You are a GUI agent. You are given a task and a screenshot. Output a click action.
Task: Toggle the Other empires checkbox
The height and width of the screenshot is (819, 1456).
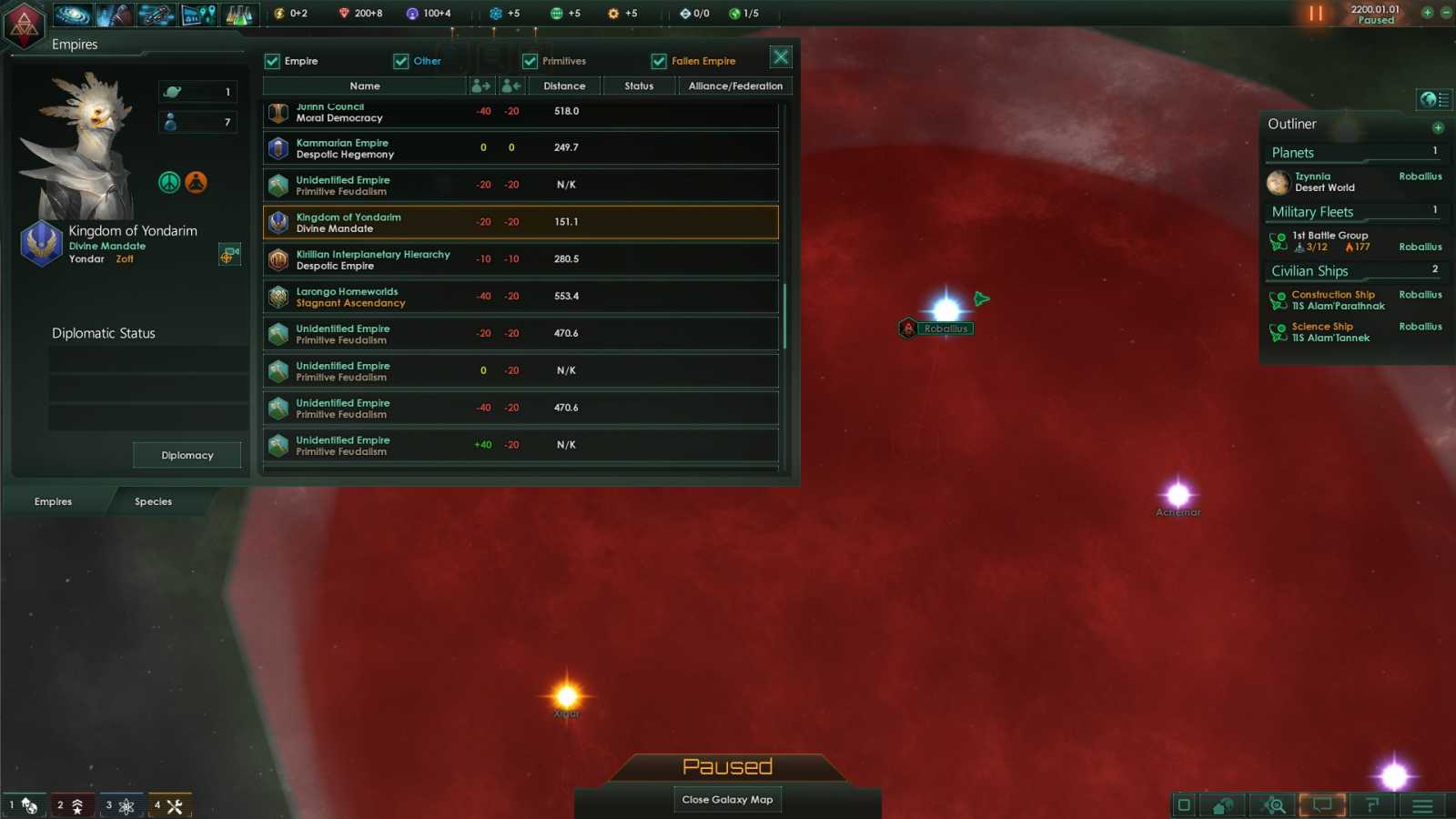(x=401, y=61)
